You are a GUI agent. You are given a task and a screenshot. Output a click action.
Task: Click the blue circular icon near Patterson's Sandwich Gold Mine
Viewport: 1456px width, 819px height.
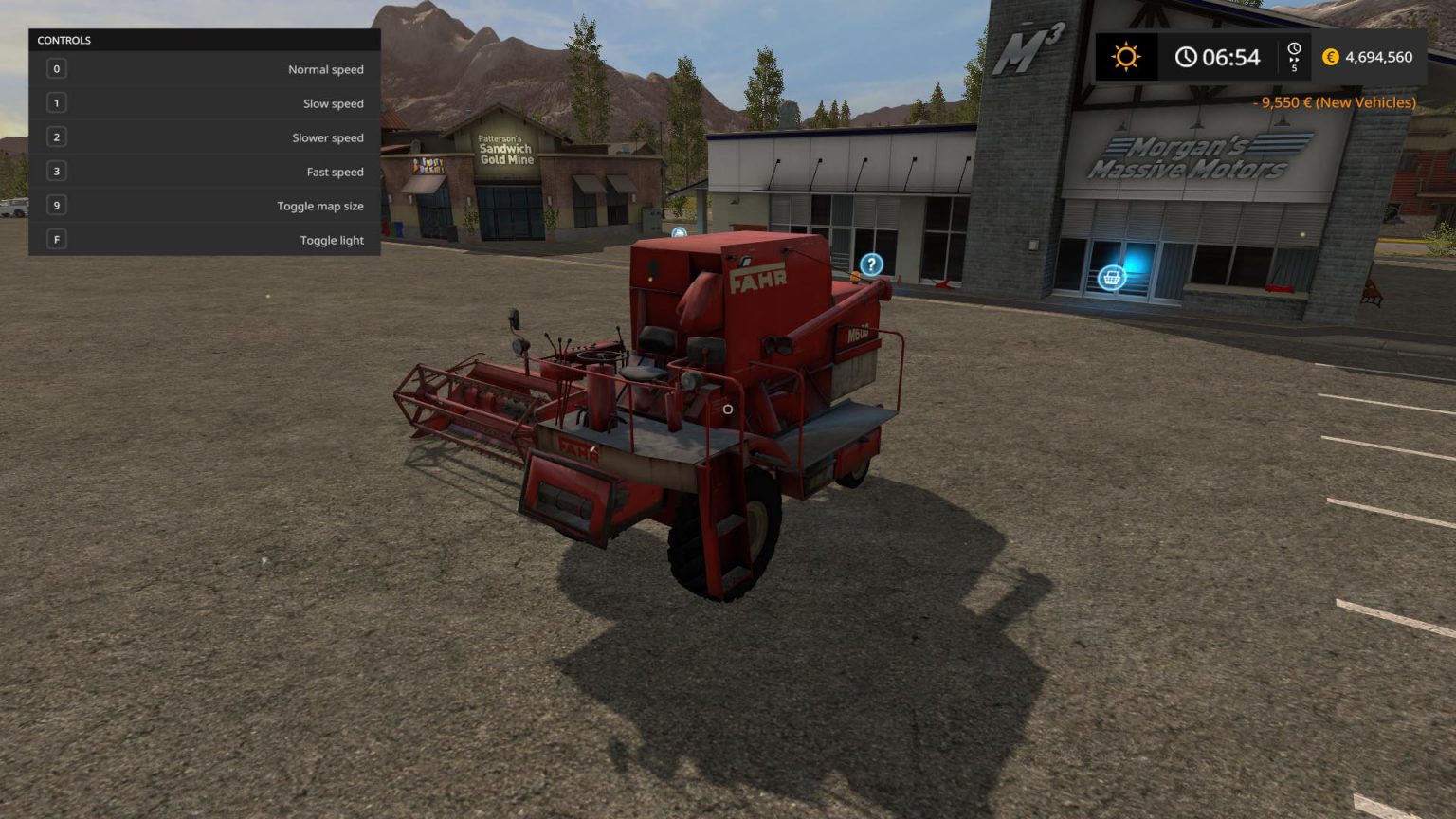679,232
